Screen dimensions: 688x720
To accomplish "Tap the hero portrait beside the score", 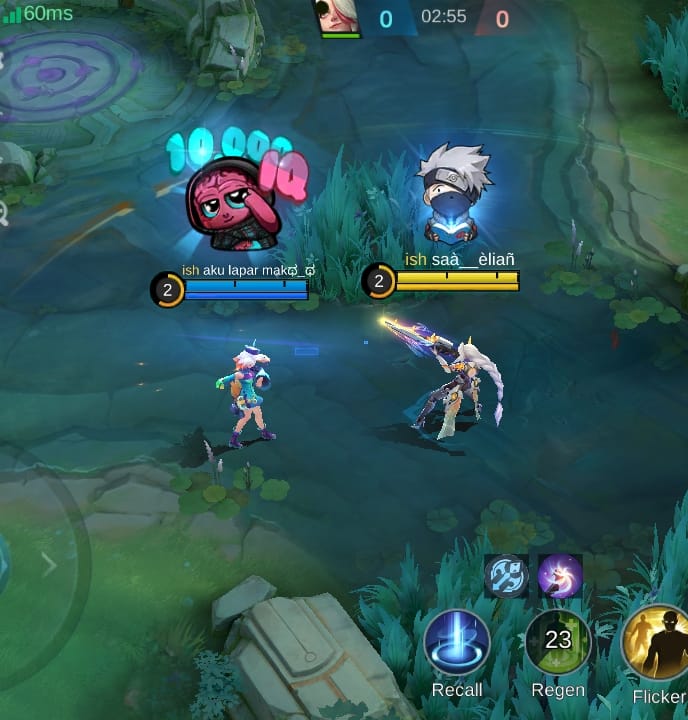I will [x=340, y=18].
